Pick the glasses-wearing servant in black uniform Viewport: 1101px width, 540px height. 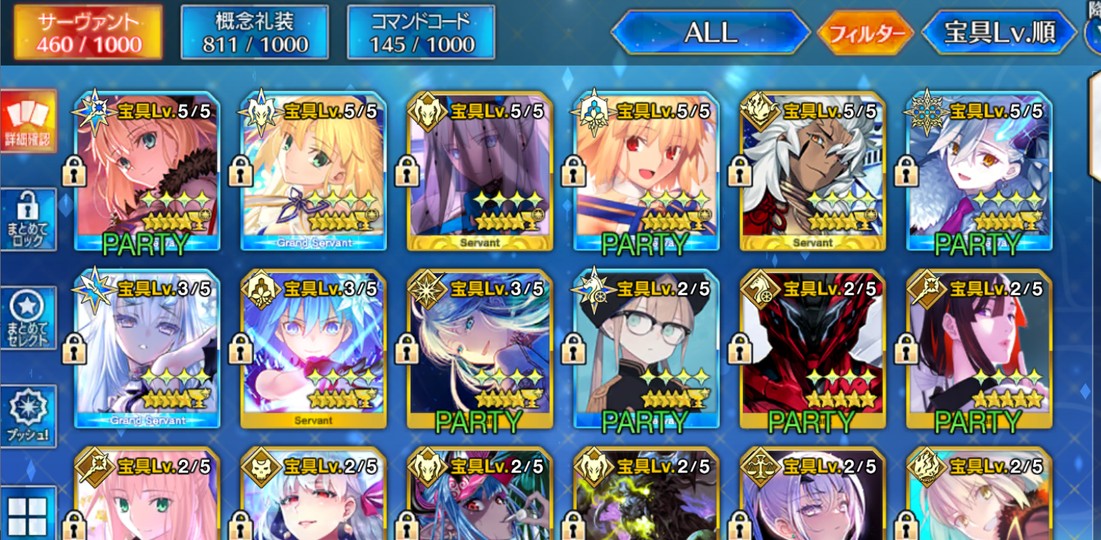point(646,350)
